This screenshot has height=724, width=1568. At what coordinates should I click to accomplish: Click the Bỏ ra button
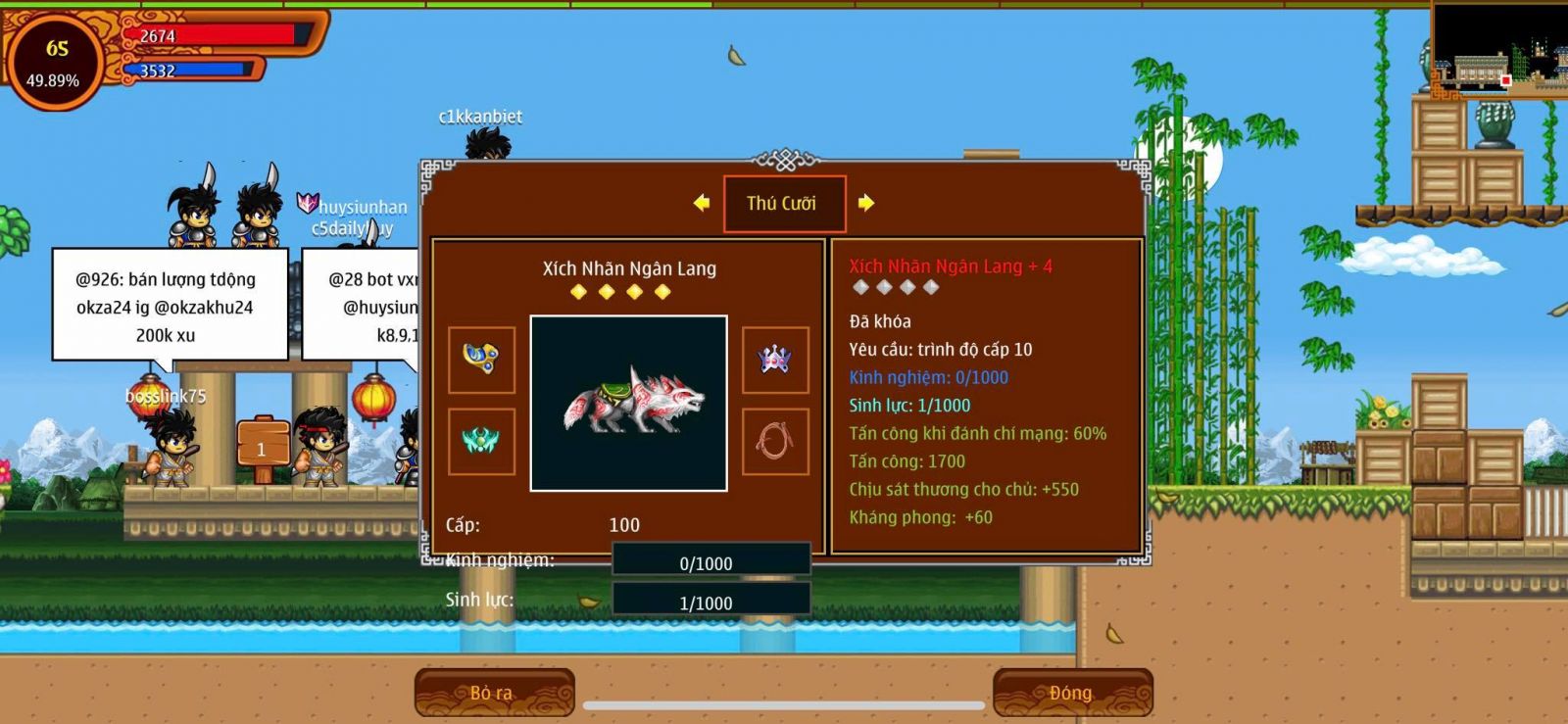[493, 693]
